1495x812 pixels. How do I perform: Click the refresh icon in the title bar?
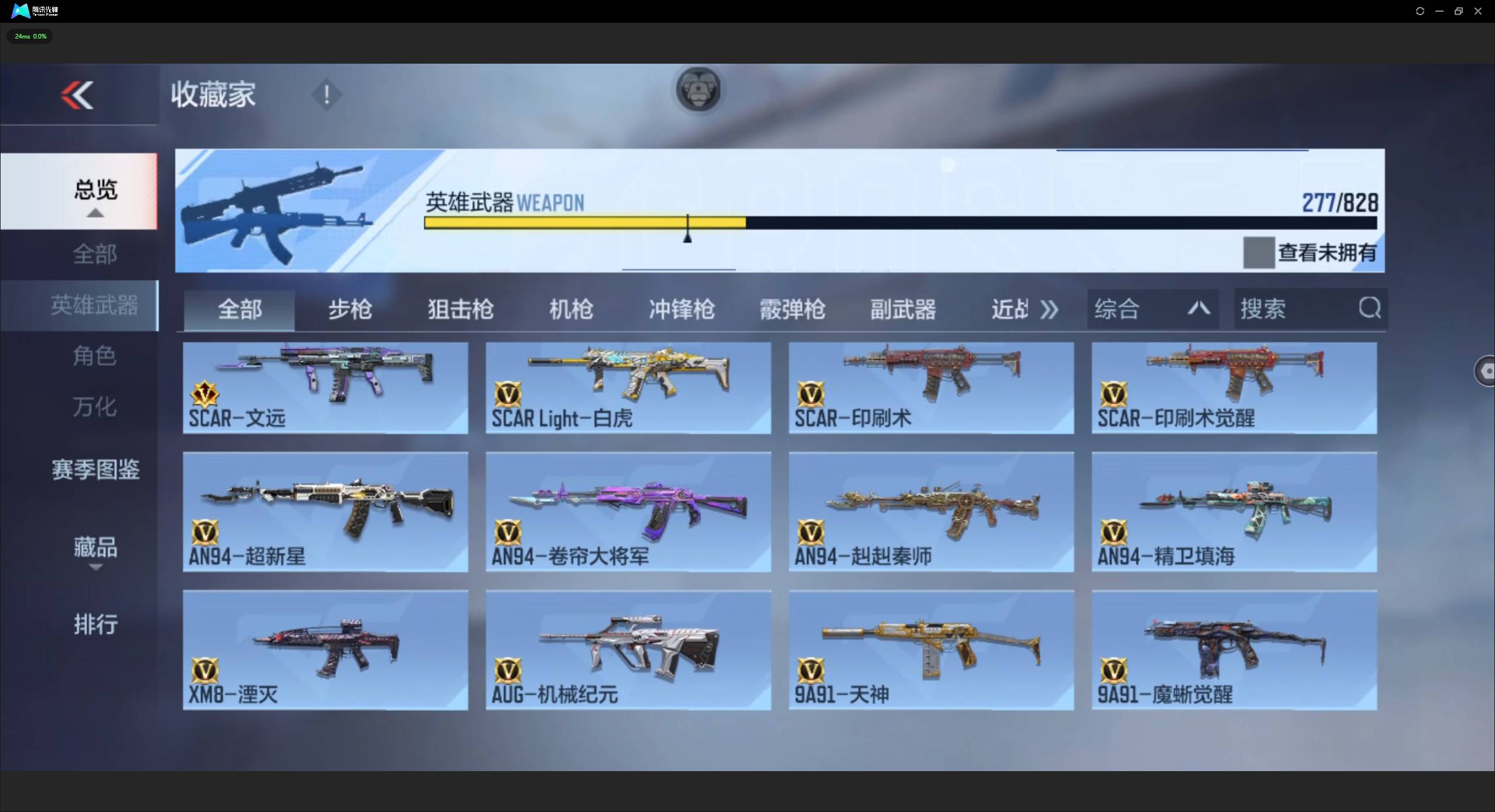1419,11
